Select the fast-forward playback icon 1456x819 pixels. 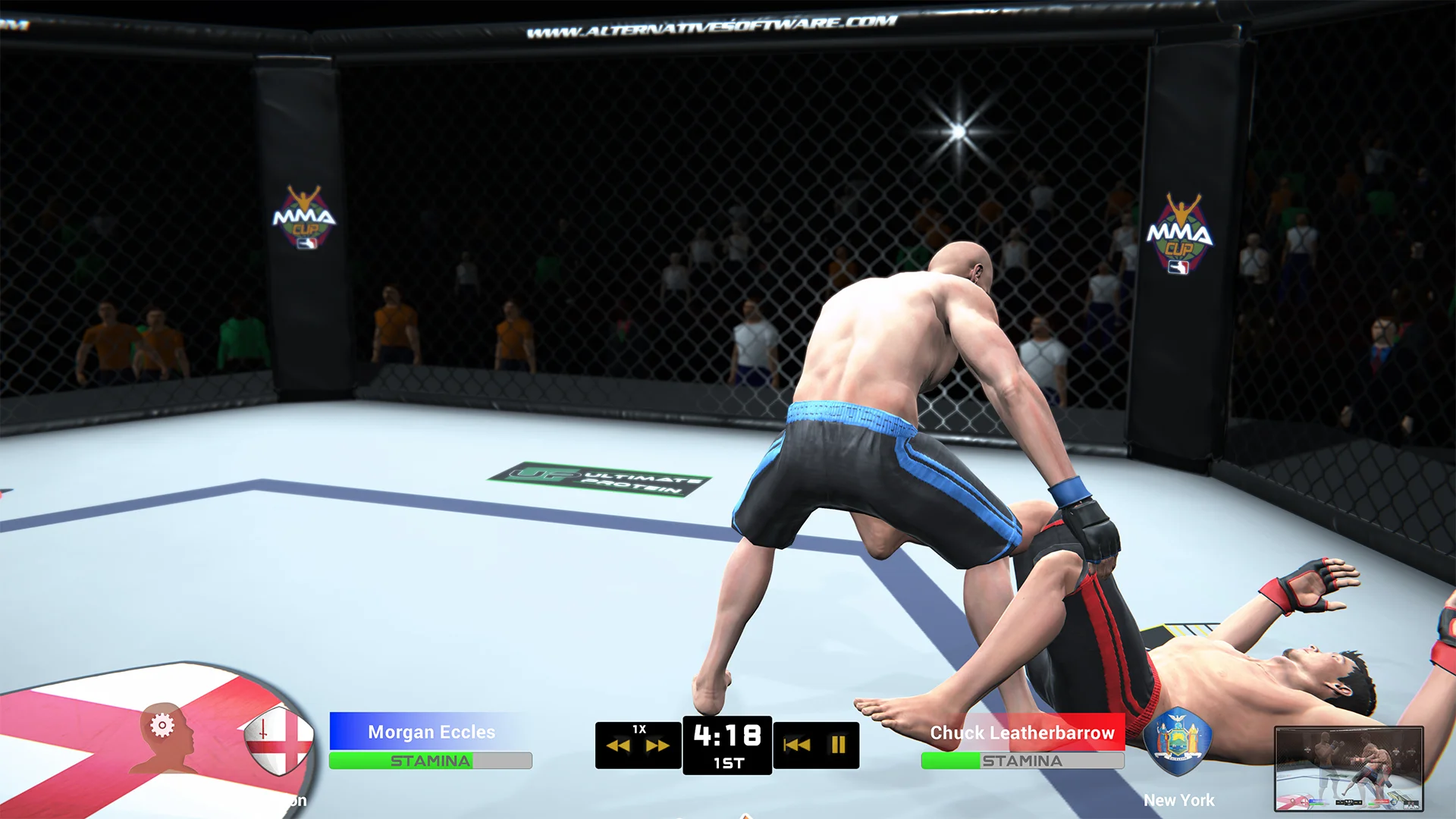658,745
